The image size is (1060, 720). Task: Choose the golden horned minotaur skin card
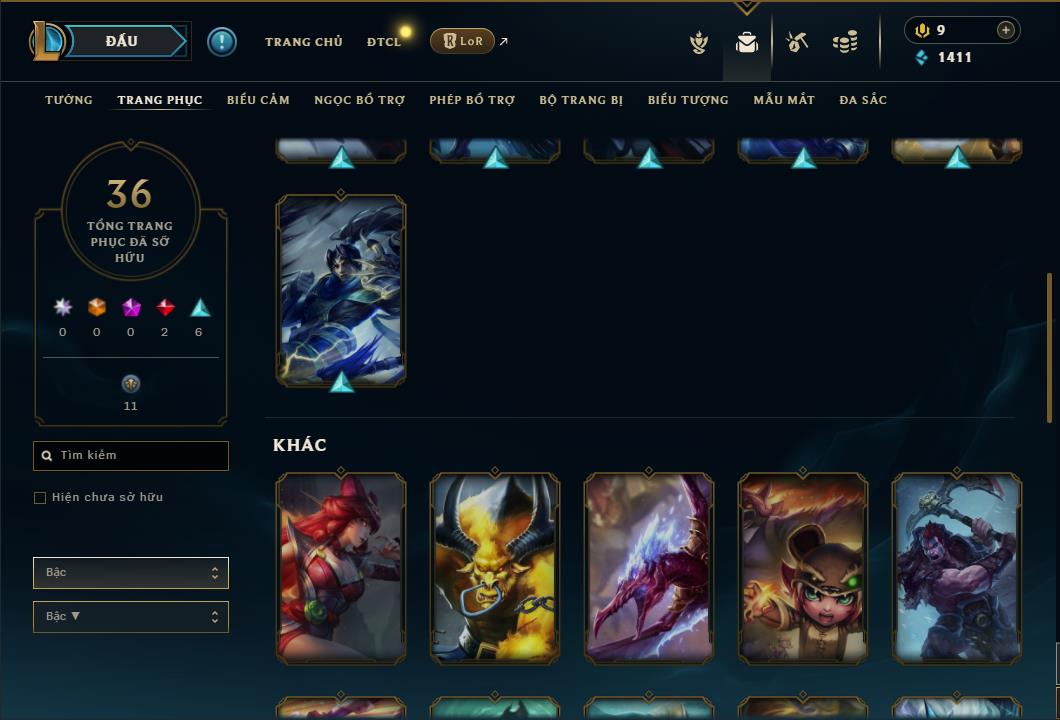click(495, 567)
